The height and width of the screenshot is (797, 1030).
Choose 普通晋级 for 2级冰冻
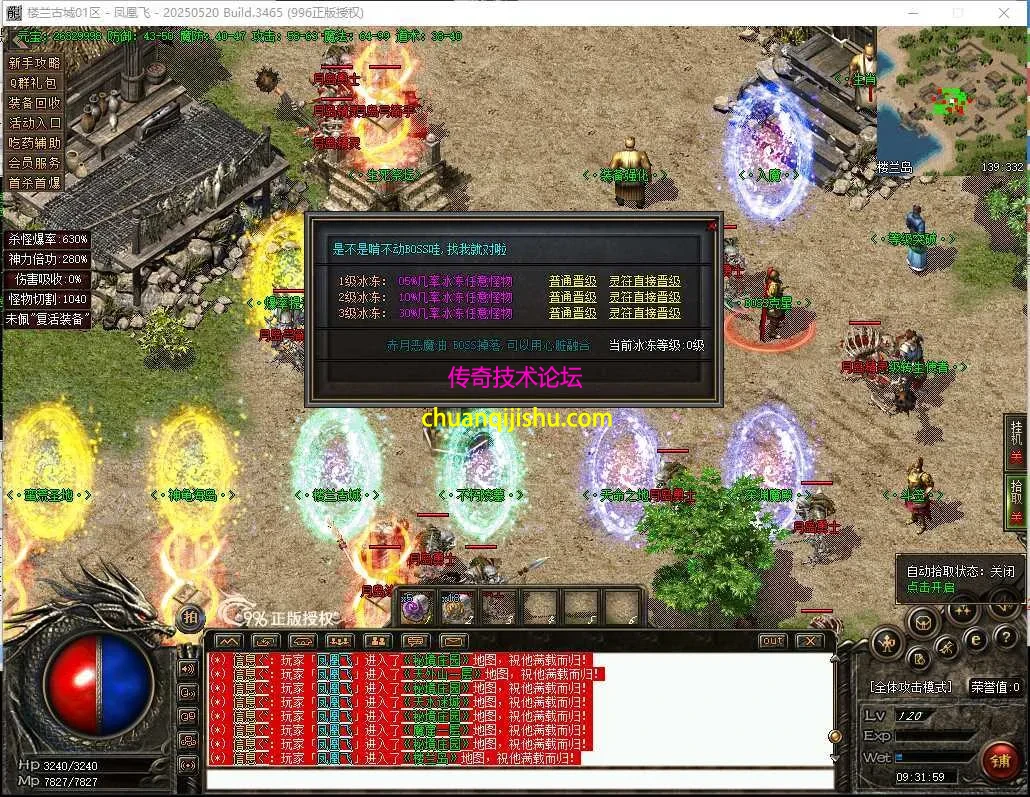(572, 298)
